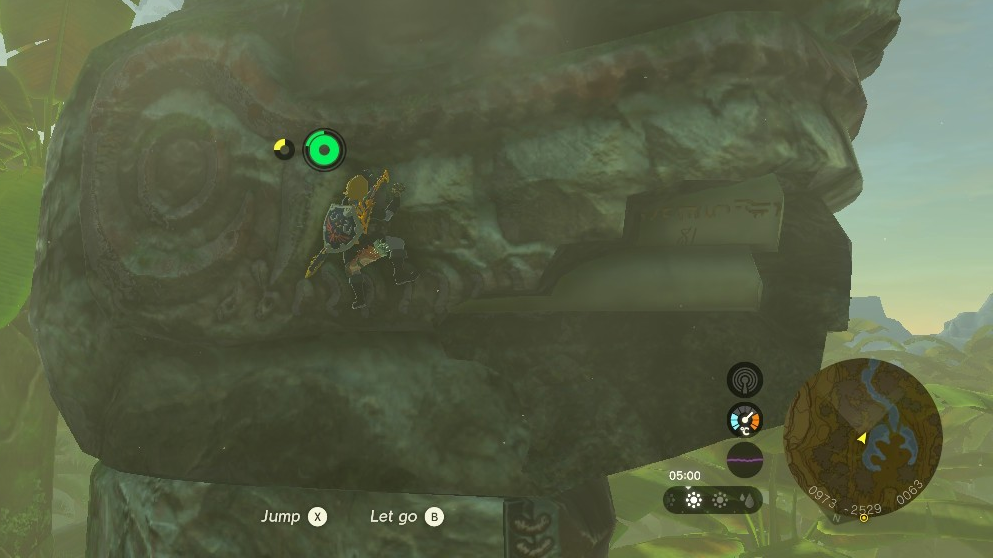Open the circular minimap
The height and width of the screenshot is (558, 993).
click(x=862, y=437)
